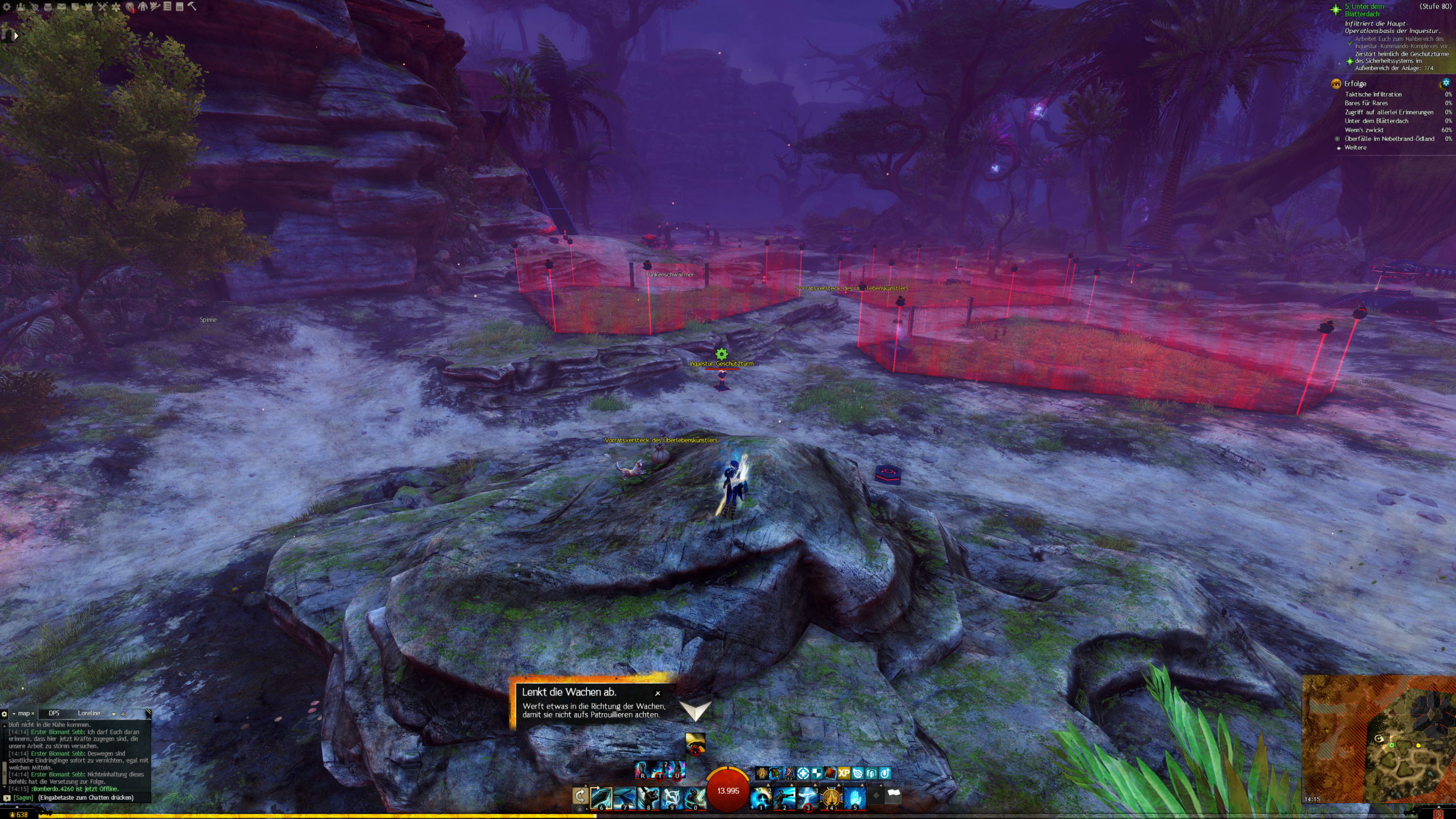Open the hammer crafting icon
The width and height of the screenshot is (1456, 819).
[192, 6]
